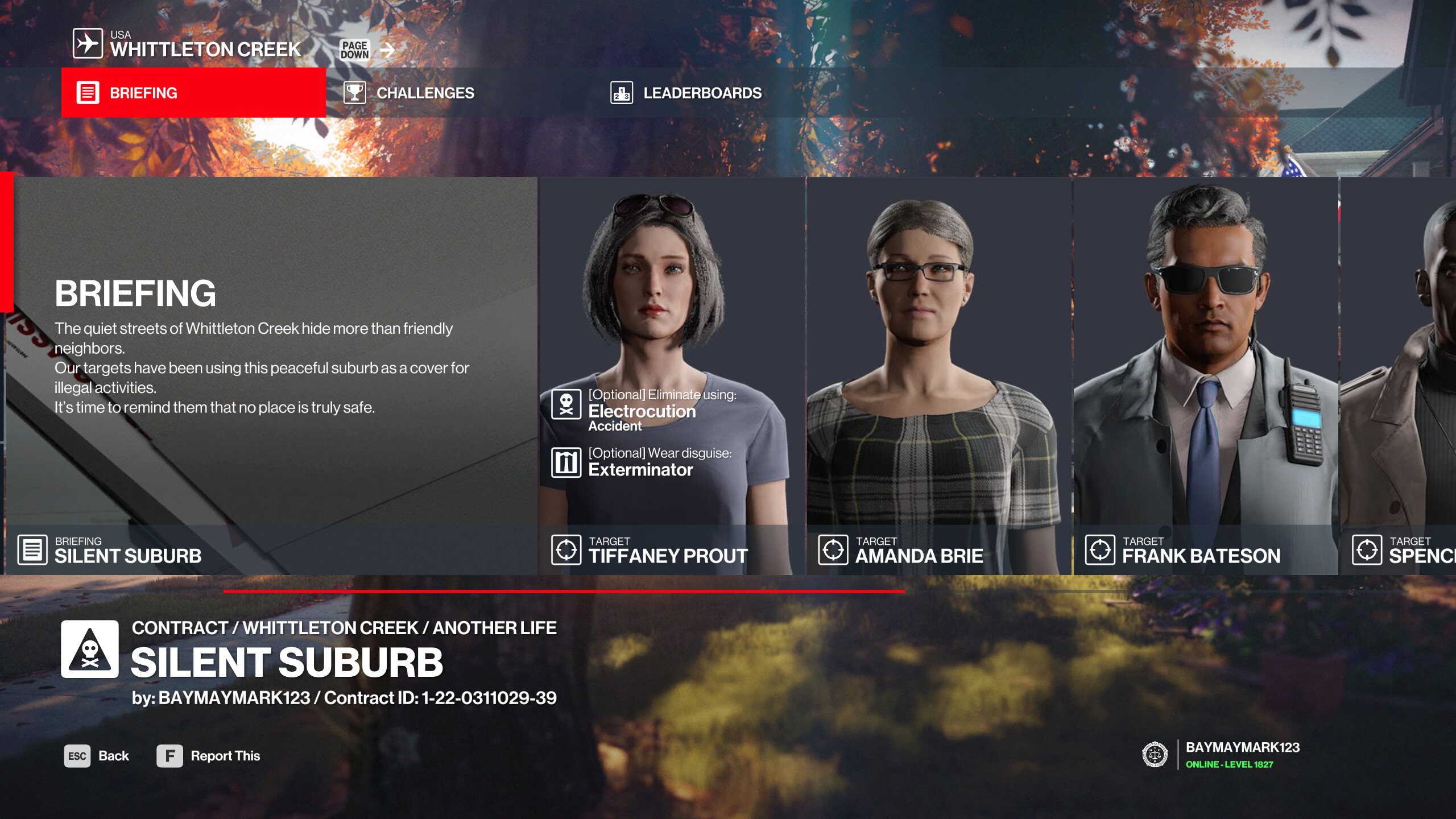
Task: Select the Amanda Brie target card
Action: click(939, 375)
